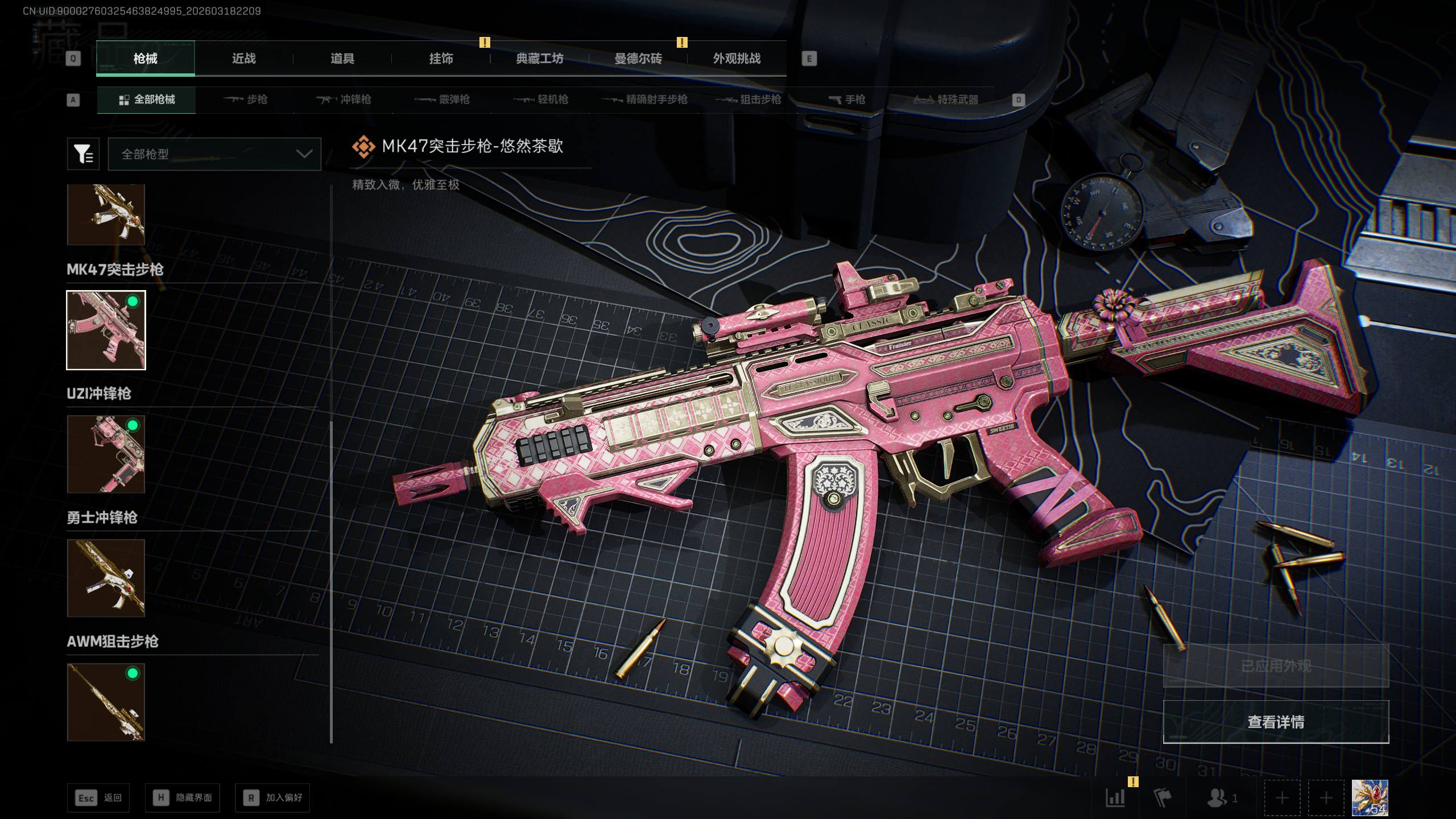Viewport: 1456px width, 819px height.
Task: Choose the 勇士冲锋枪 gold skin thumbnail
Action: [x=106, y=578]
